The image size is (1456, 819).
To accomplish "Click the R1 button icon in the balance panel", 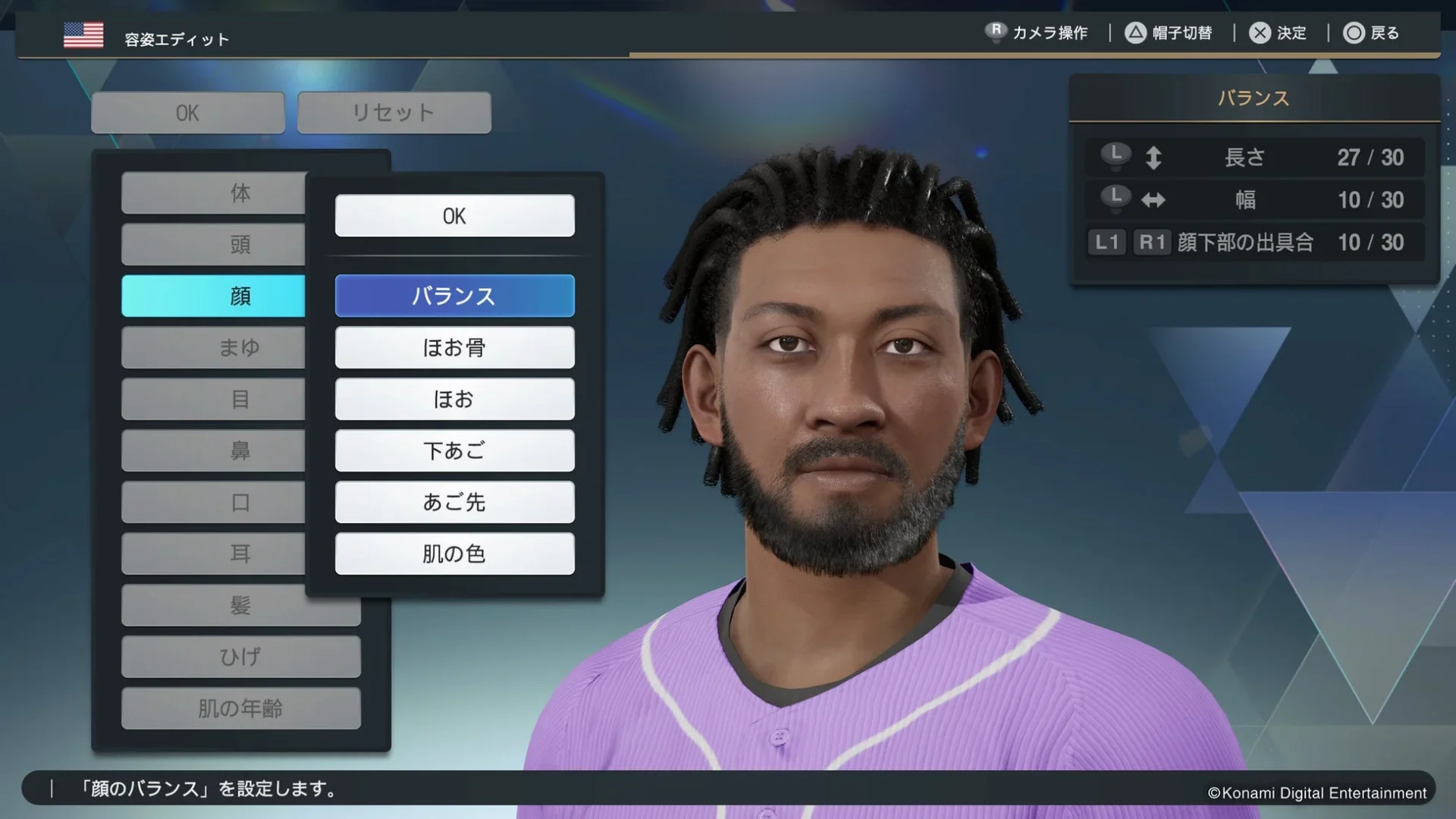I will click(x=1151, y=243).
